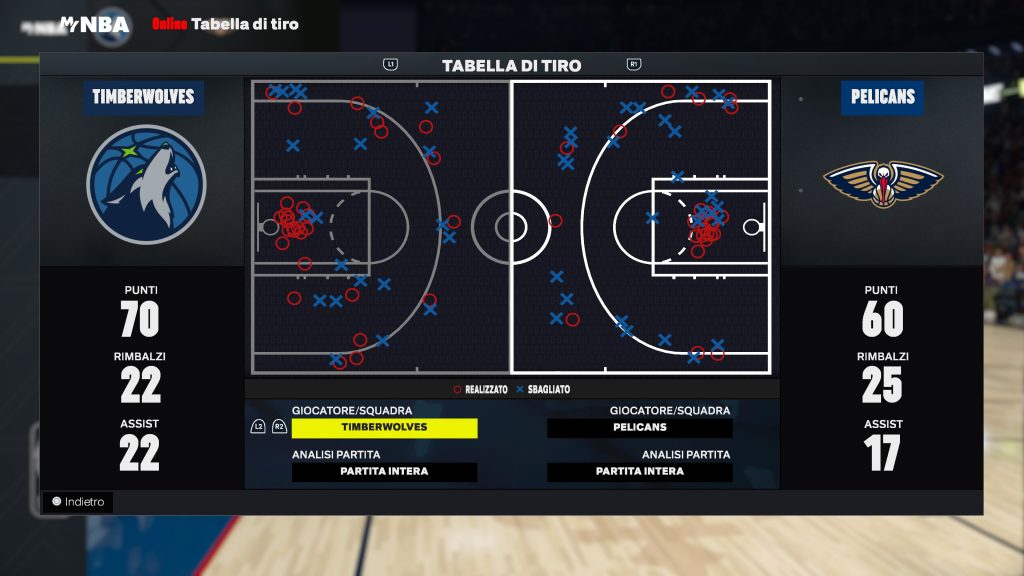This screenshot has width=1024, height=576.
Task: Click the Tabella di Tiro header tab
Action: pyautogui.click(x=512, y=66)
